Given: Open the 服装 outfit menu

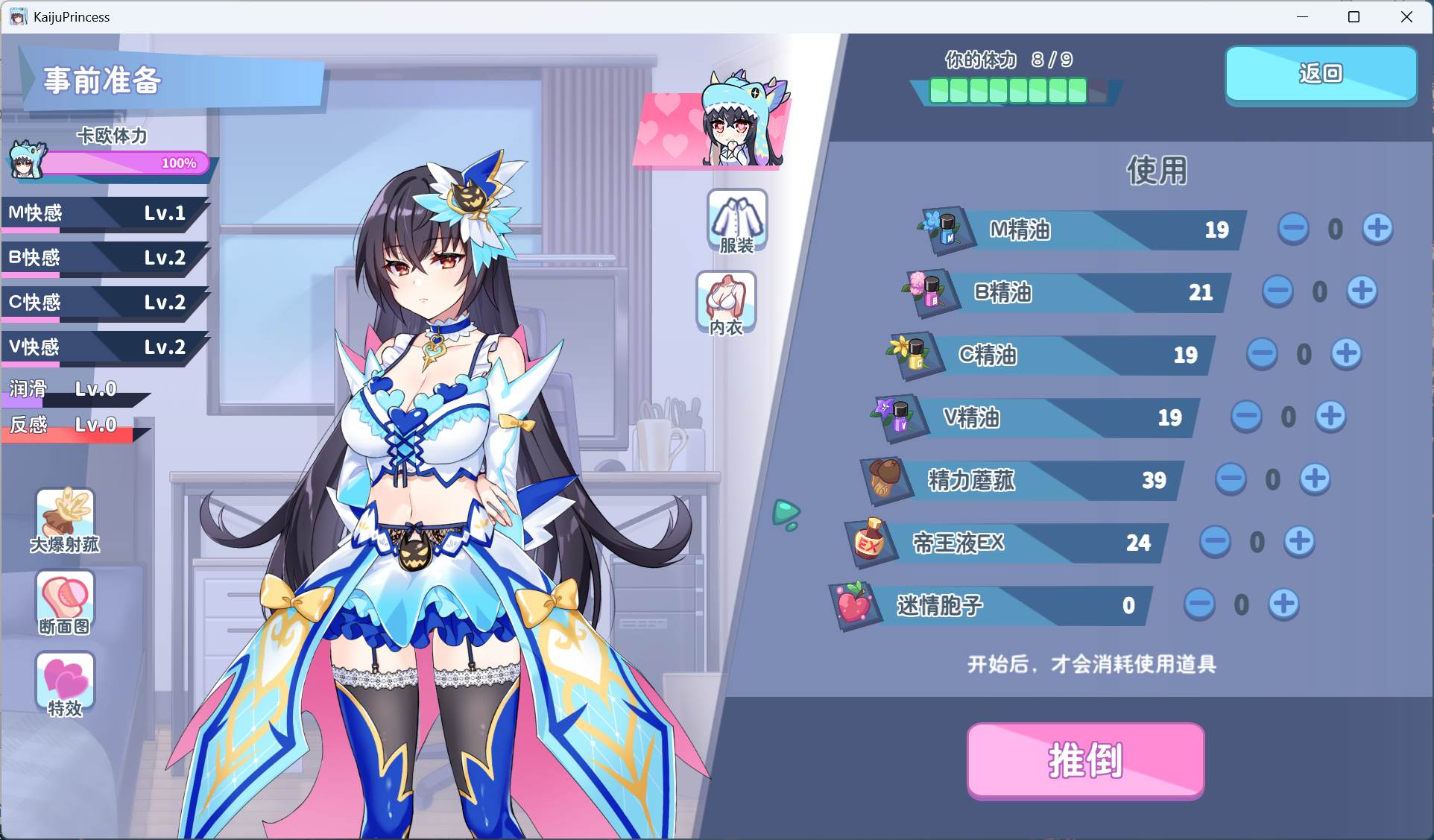Looking at the screenshot, I should pyautogui.click(x=736, y=221).
